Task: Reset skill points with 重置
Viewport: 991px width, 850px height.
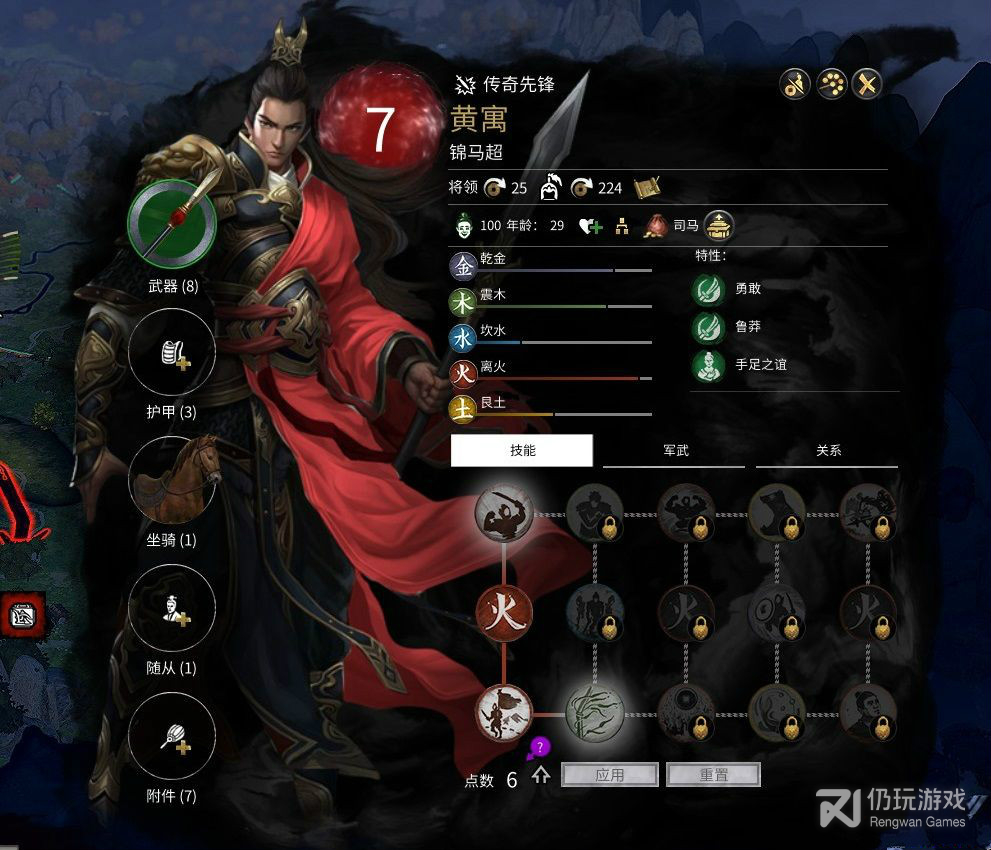Action: pos(713,775)
